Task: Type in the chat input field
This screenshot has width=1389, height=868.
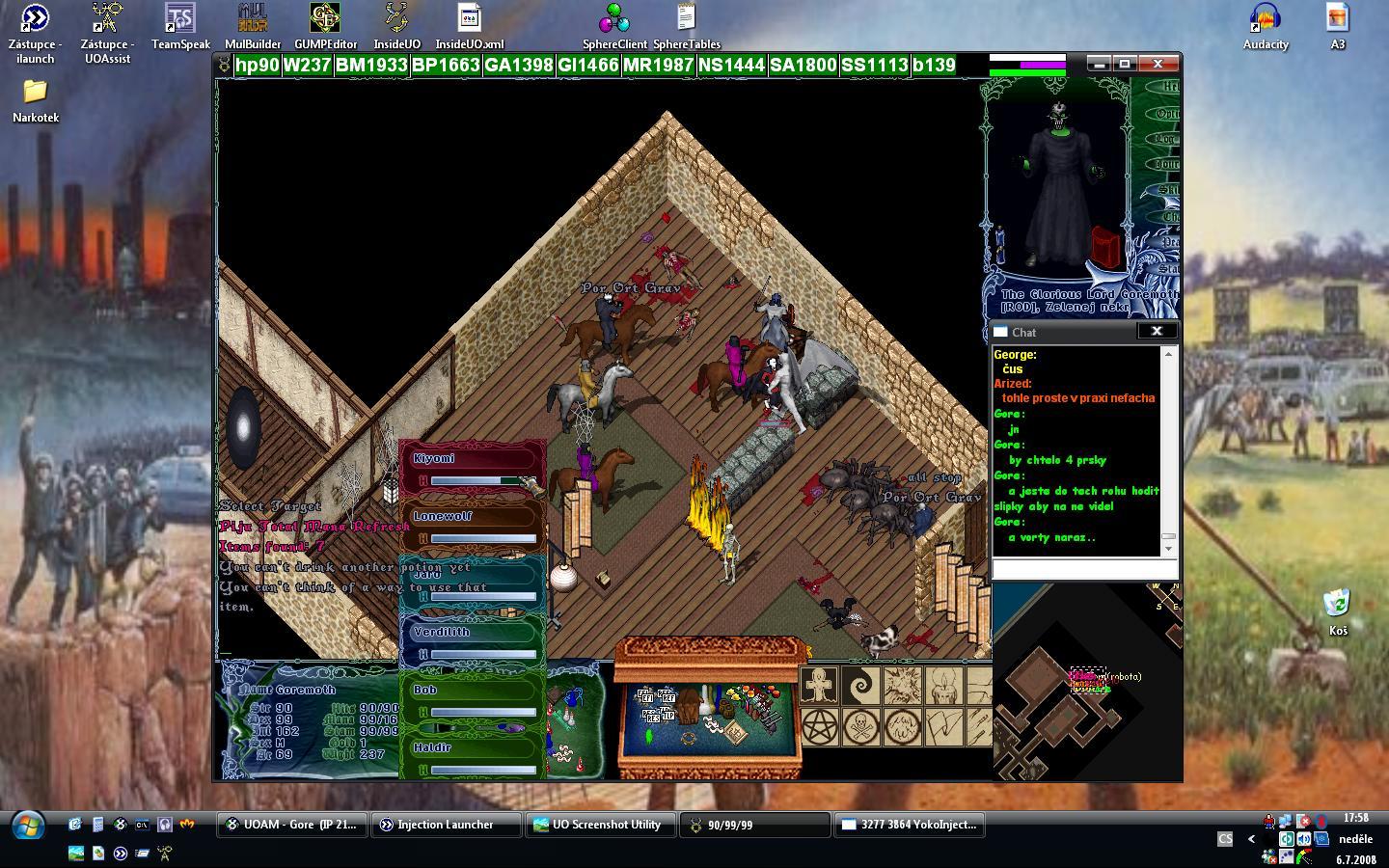Action: coord(1084,570)
